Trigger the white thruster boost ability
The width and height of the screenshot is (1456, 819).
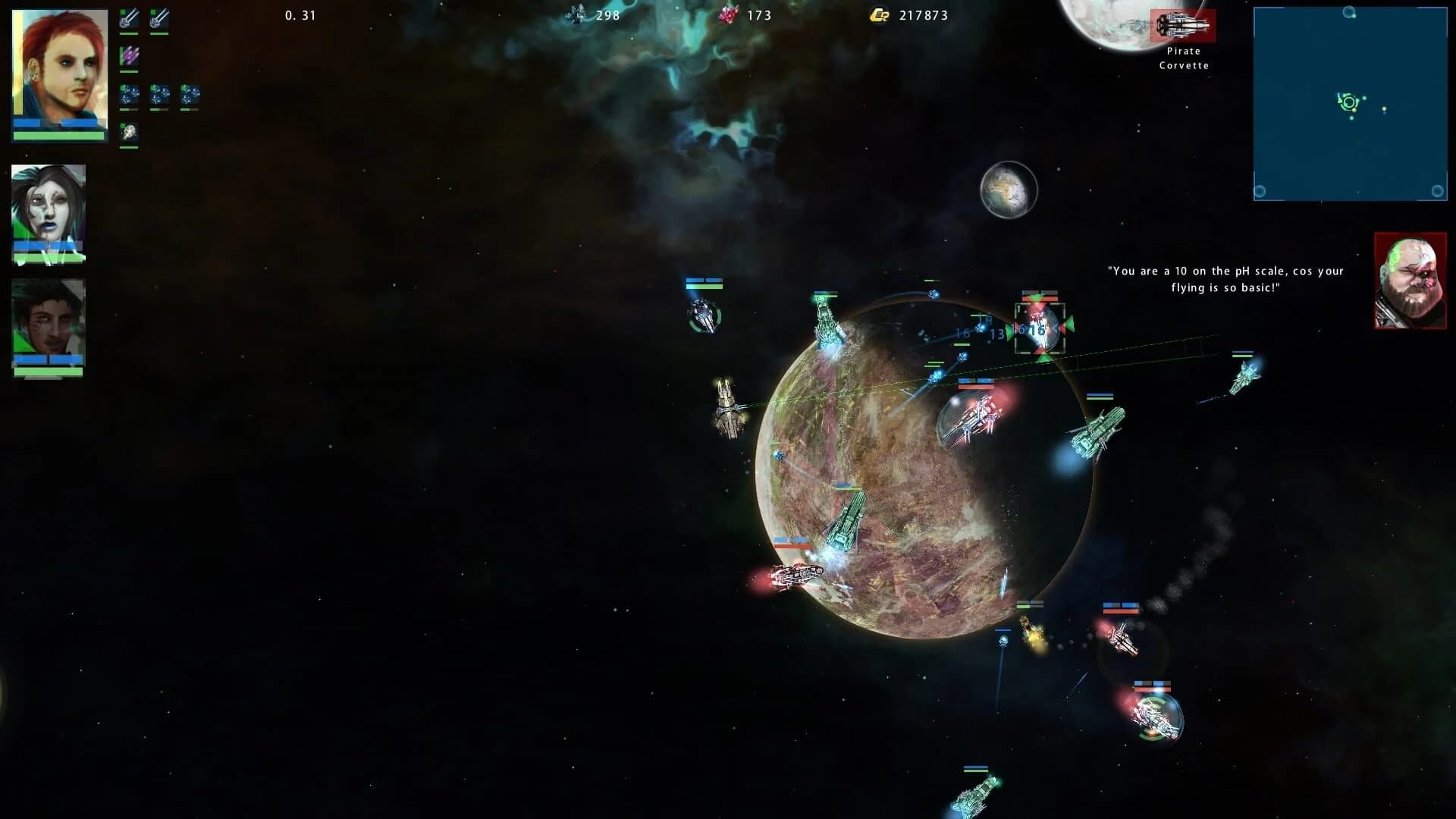tap(128, 130)
